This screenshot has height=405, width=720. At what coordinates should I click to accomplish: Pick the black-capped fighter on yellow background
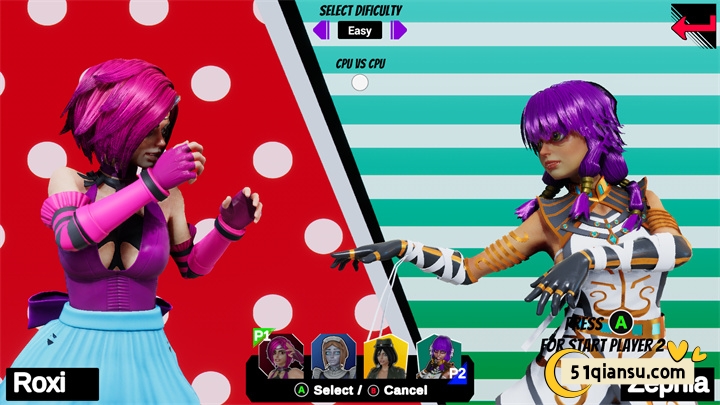385,357
